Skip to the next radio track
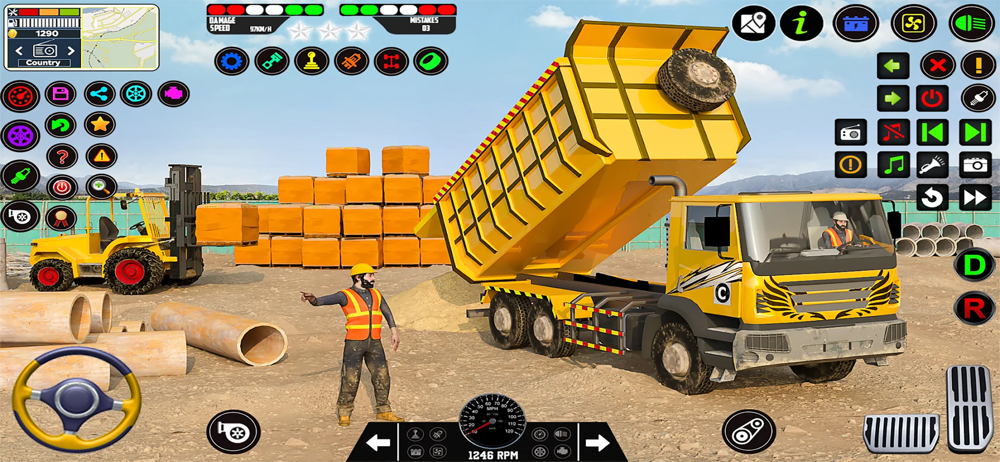Viewport: 1000px width, 462px height. coord(975,132)
